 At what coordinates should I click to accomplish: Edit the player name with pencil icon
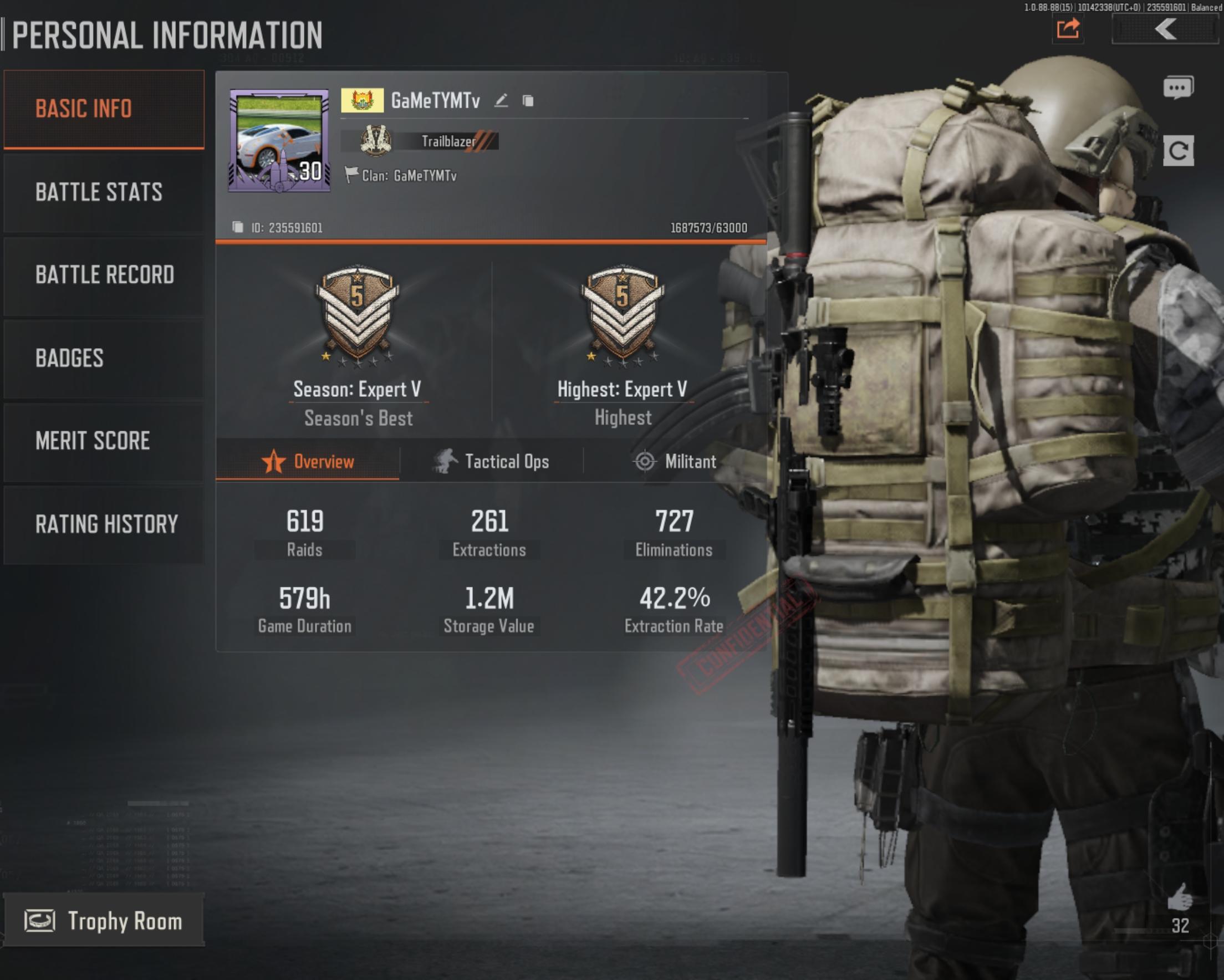pos(501,101)
